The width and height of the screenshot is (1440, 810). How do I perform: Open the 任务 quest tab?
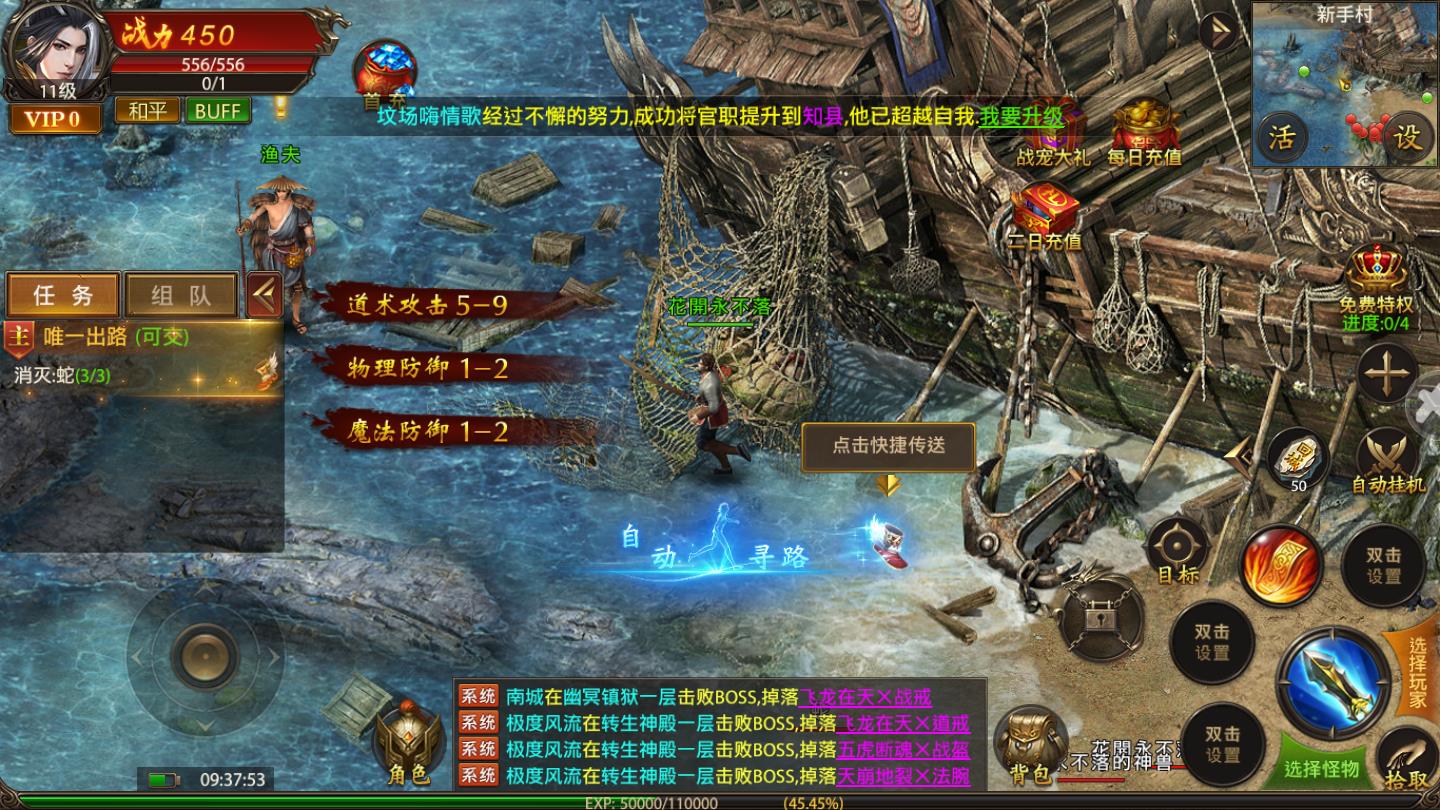(x=63, y=295)
